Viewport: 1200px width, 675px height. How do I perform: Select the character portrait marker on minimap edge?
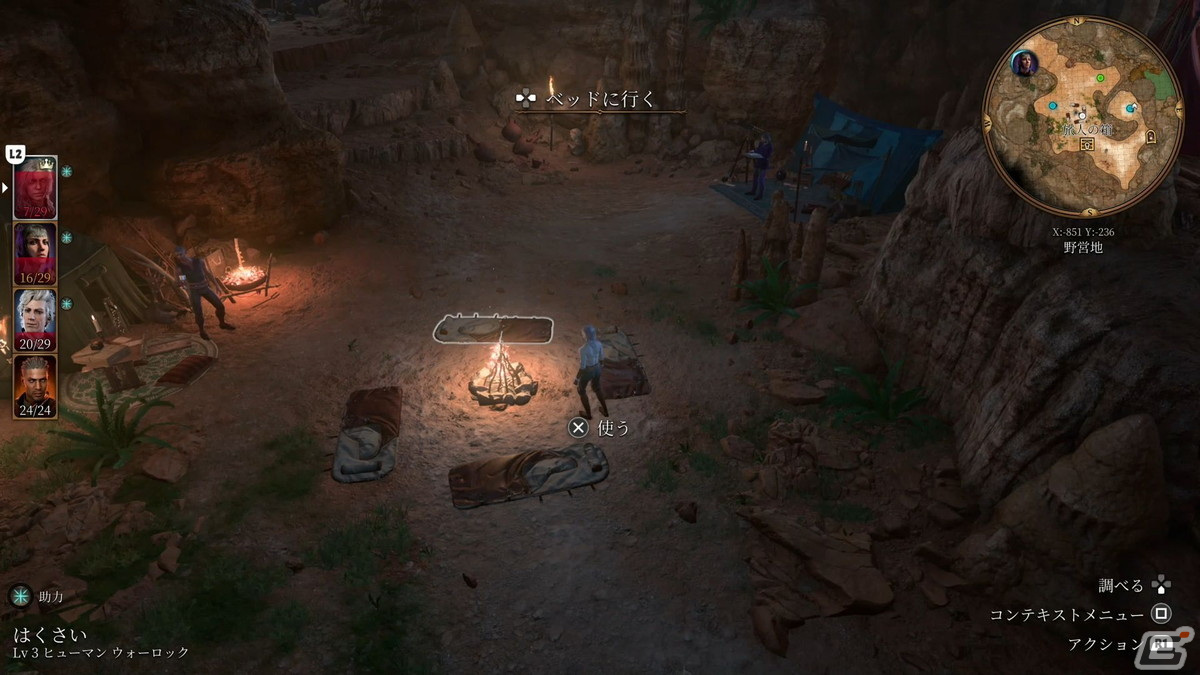pyautogui.click(x=1024, y=64)
